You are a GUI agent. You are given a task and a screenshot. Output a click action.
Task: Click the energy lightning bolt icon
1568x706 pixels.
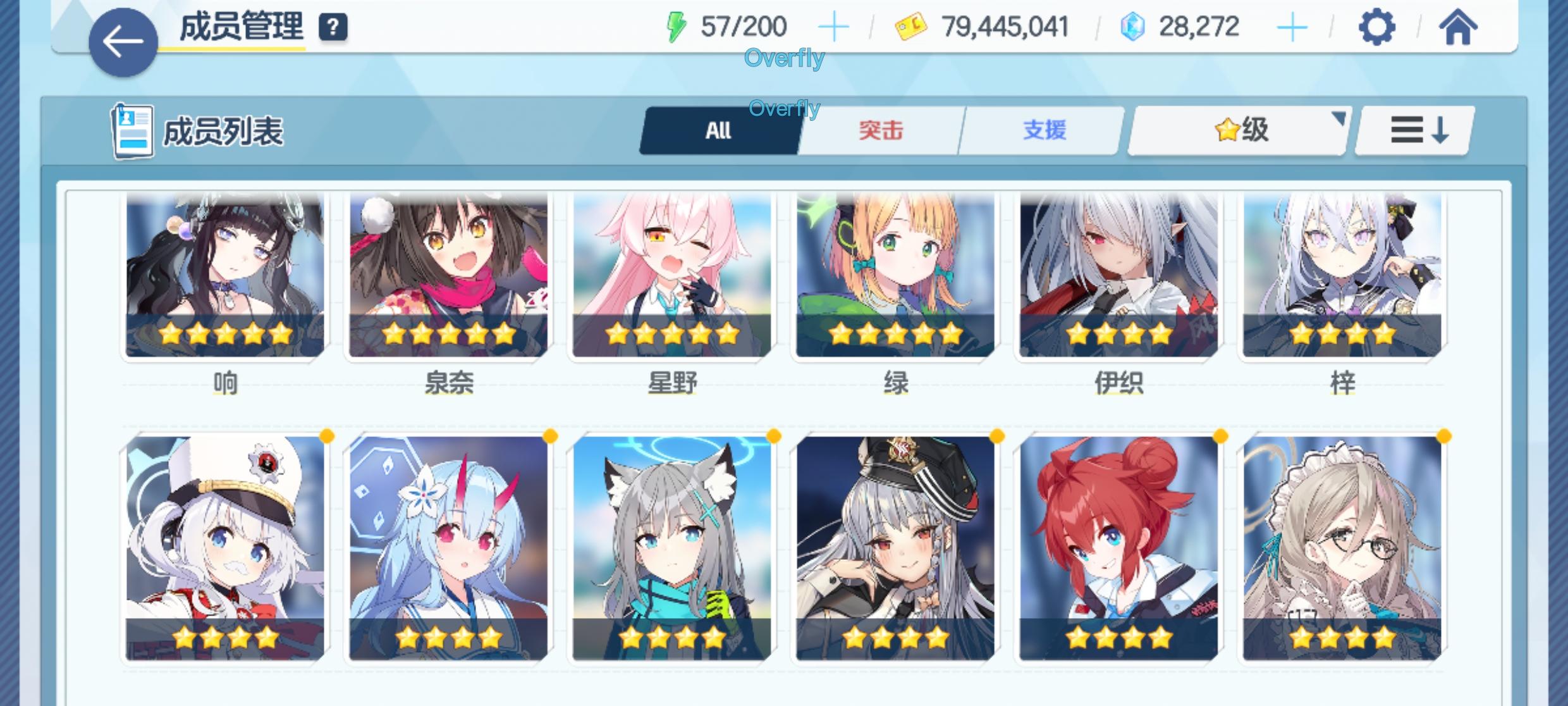click(676, 25)
